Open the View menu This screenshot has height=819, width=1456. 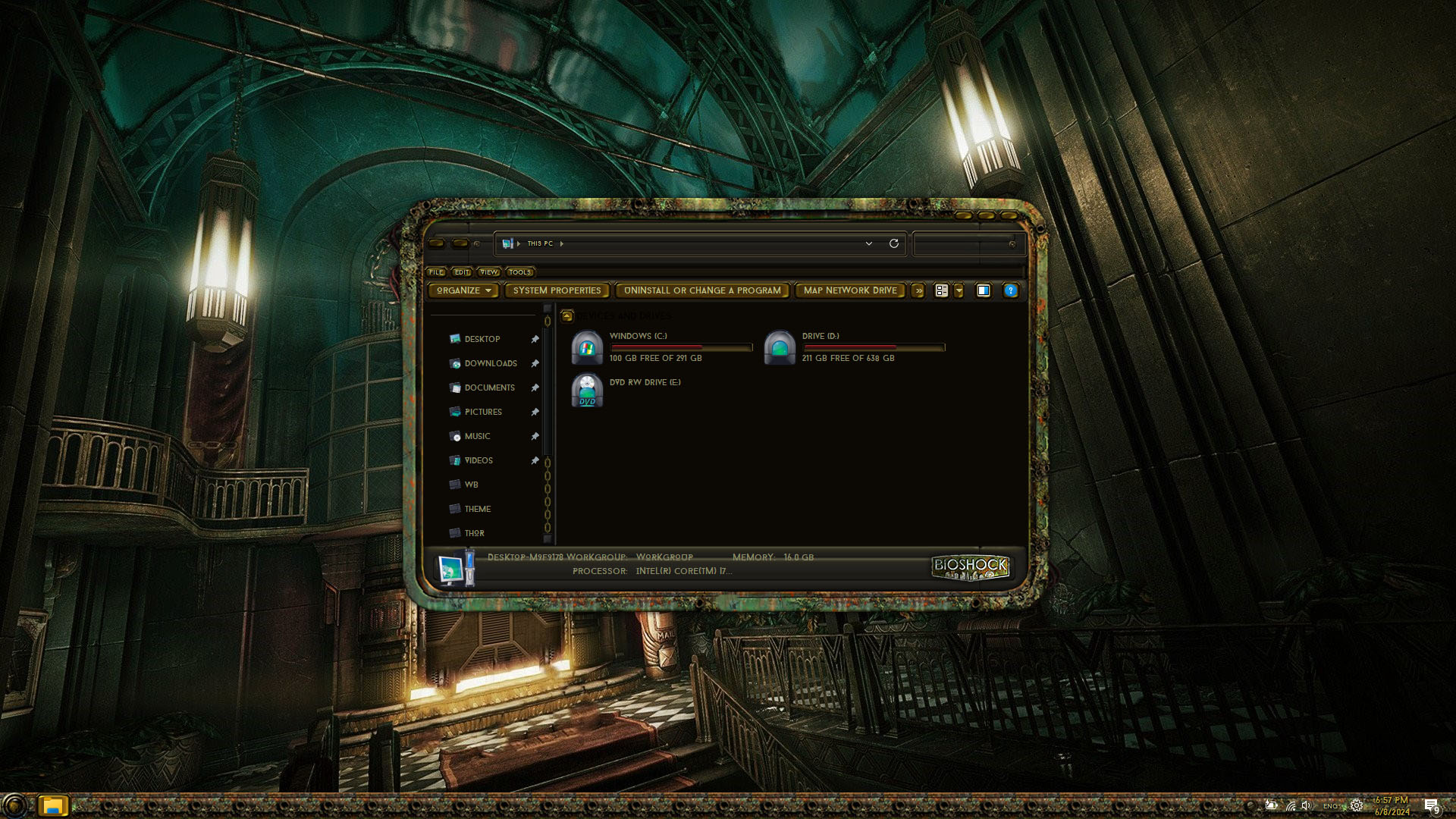(x=488, y=272)
